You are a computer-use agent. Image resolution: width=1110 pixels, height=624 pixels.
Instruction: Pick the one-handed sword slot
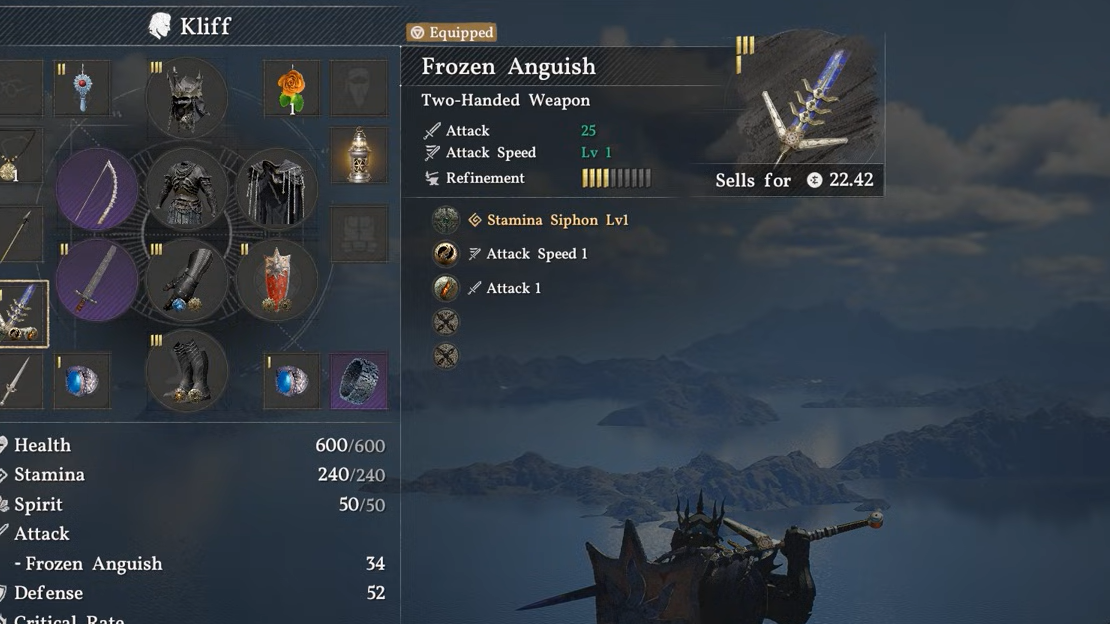97,279
